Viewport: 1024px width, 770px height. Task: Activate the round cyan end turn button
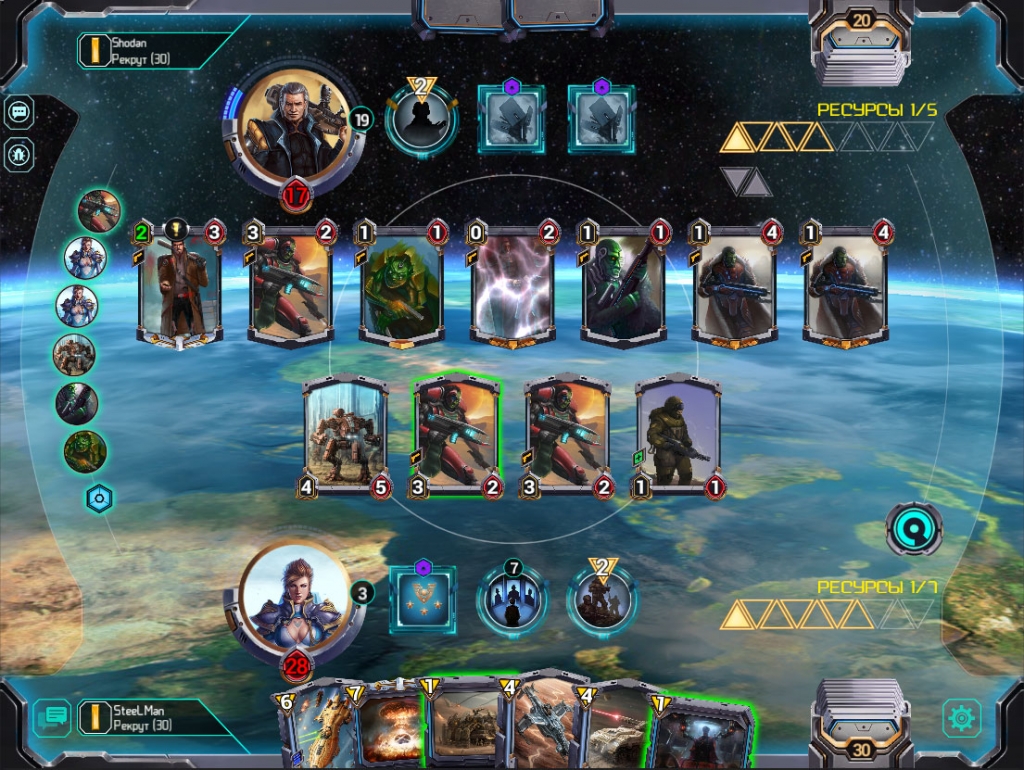click(x=914, y=529)
